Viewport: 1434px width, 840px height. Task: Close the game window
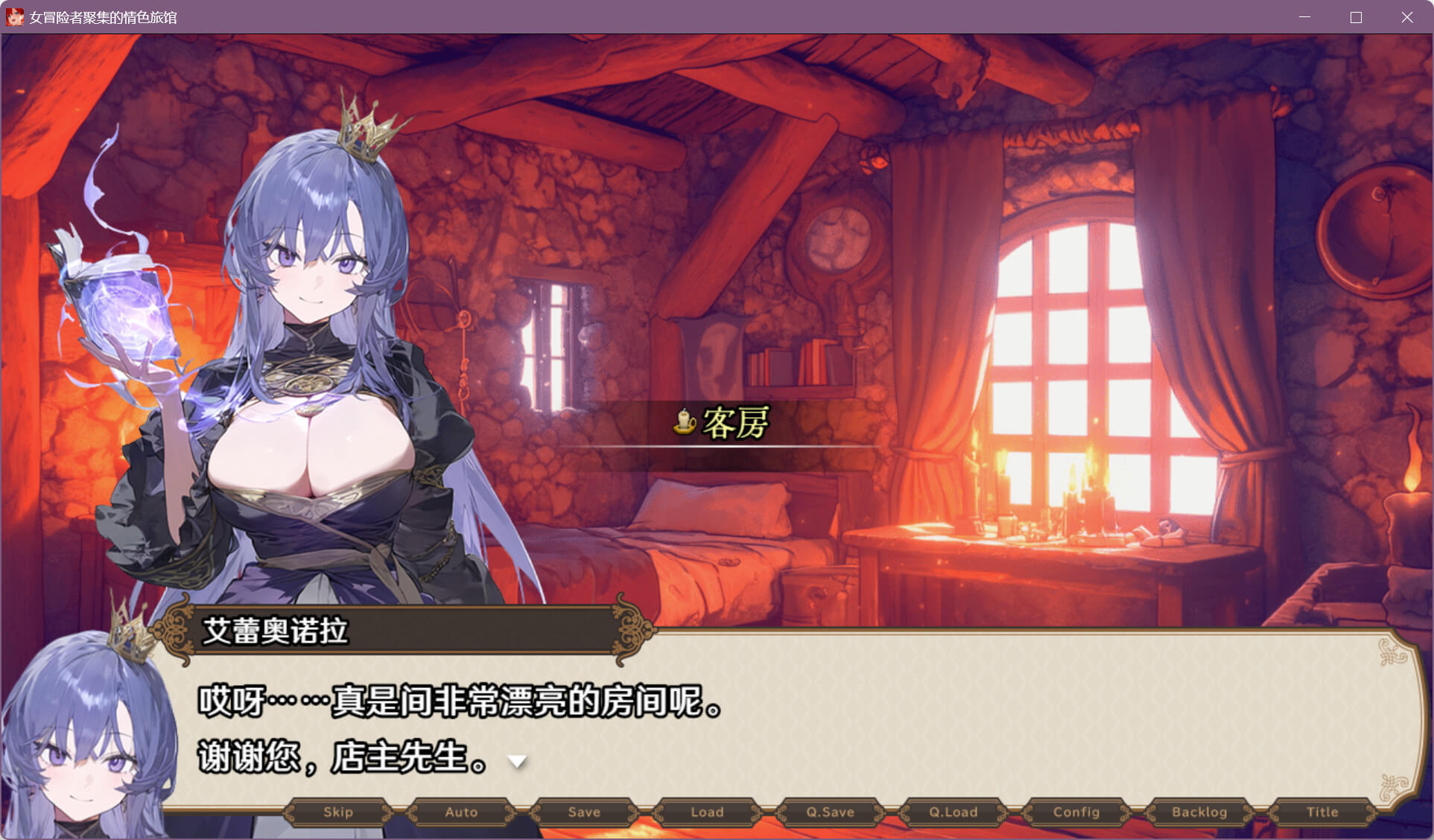click(x=1406, y=17)
